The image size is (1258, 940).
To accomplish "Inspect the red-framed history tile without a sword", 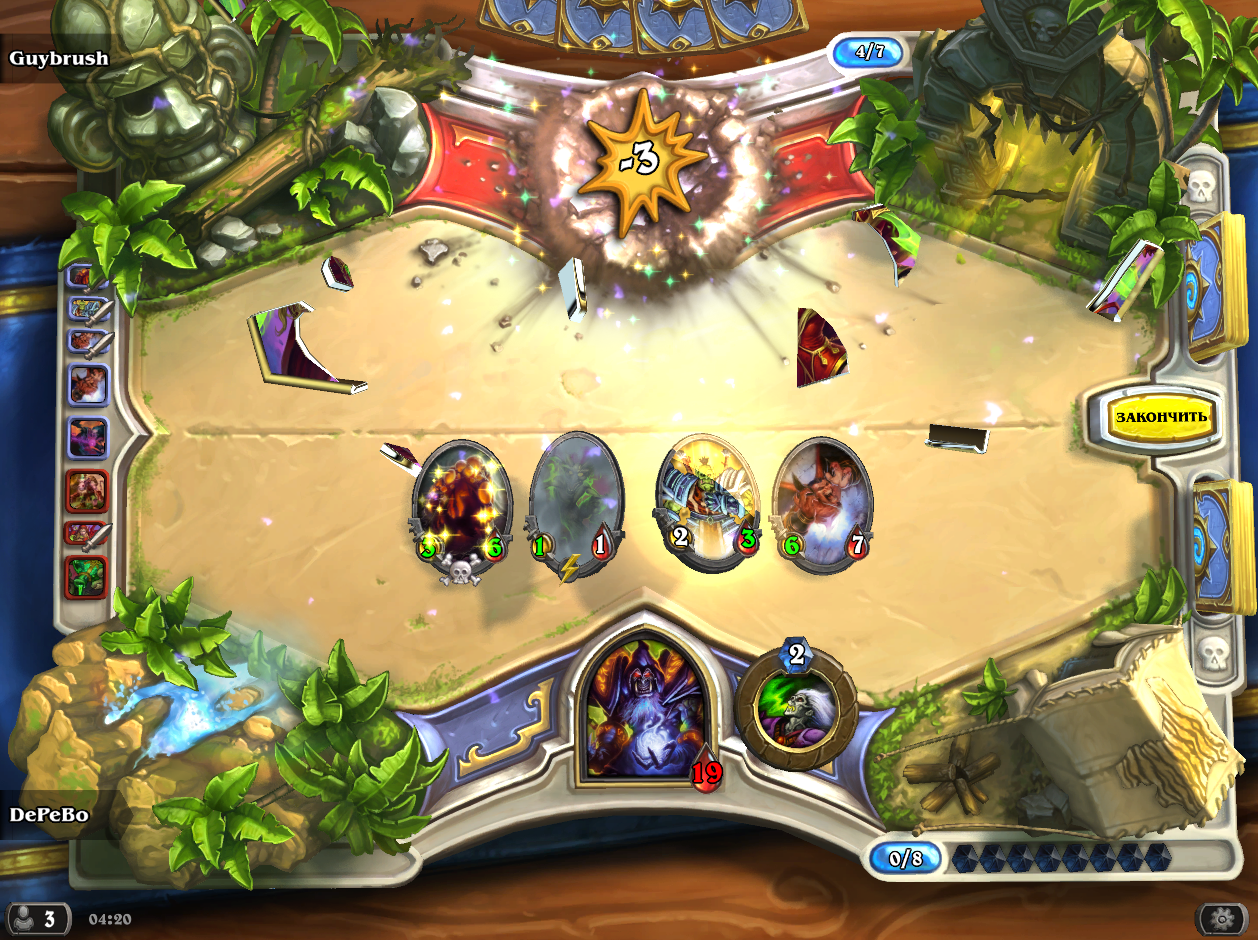I will click(x=87, y=490).
